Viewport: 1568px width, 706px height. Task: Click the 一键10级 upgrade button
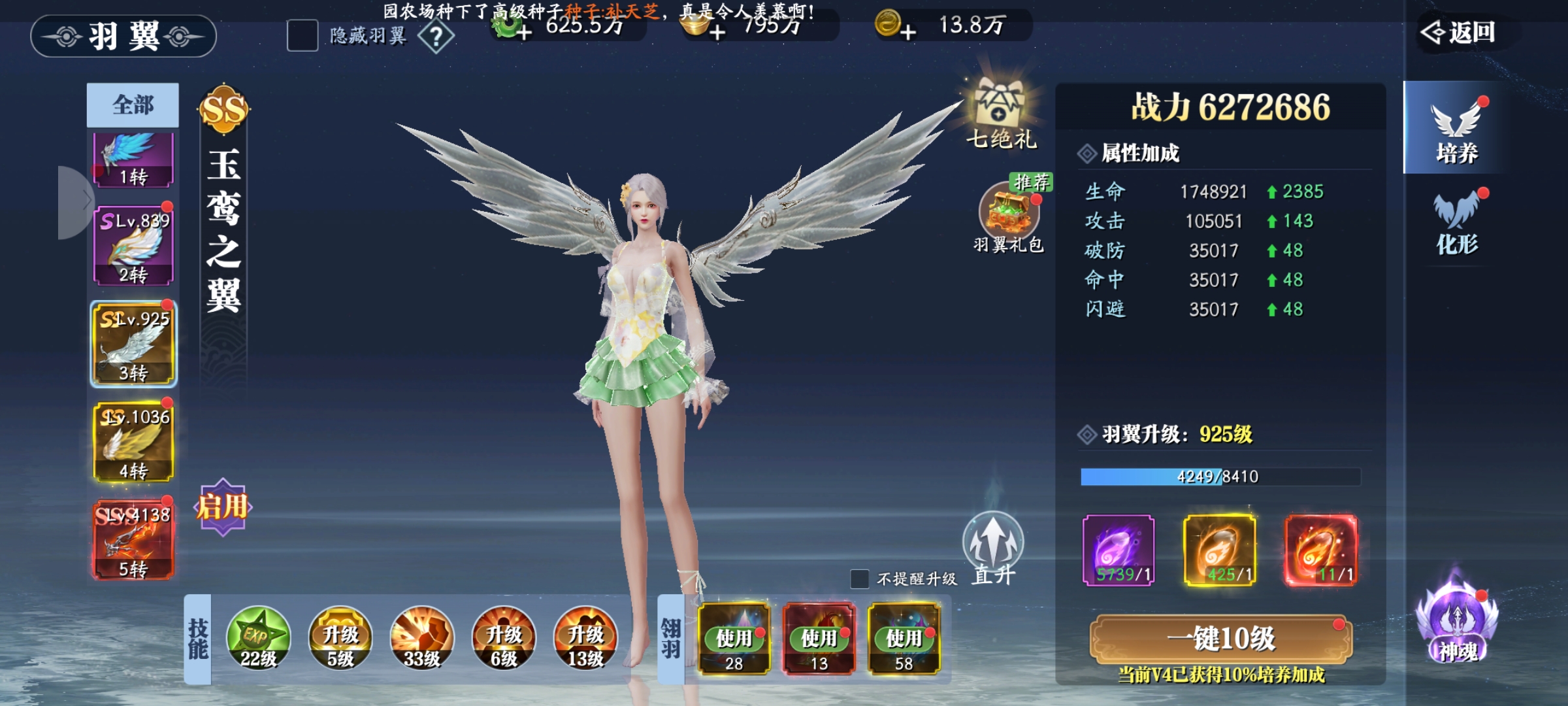coord(1220,639)
